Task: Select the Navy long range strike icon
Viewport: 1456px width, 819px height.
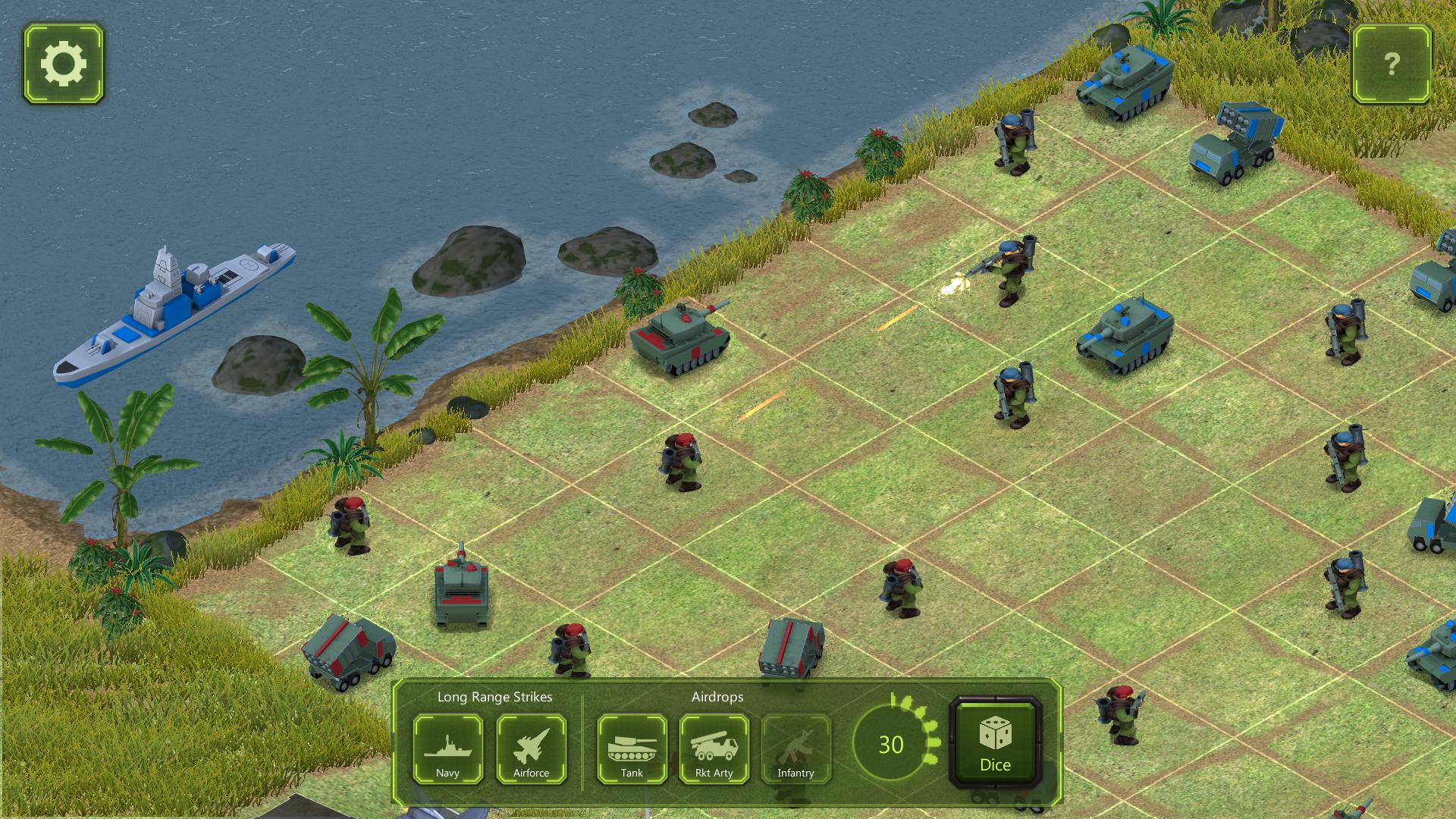Action: pyautogui.click(x=448, y=750)
